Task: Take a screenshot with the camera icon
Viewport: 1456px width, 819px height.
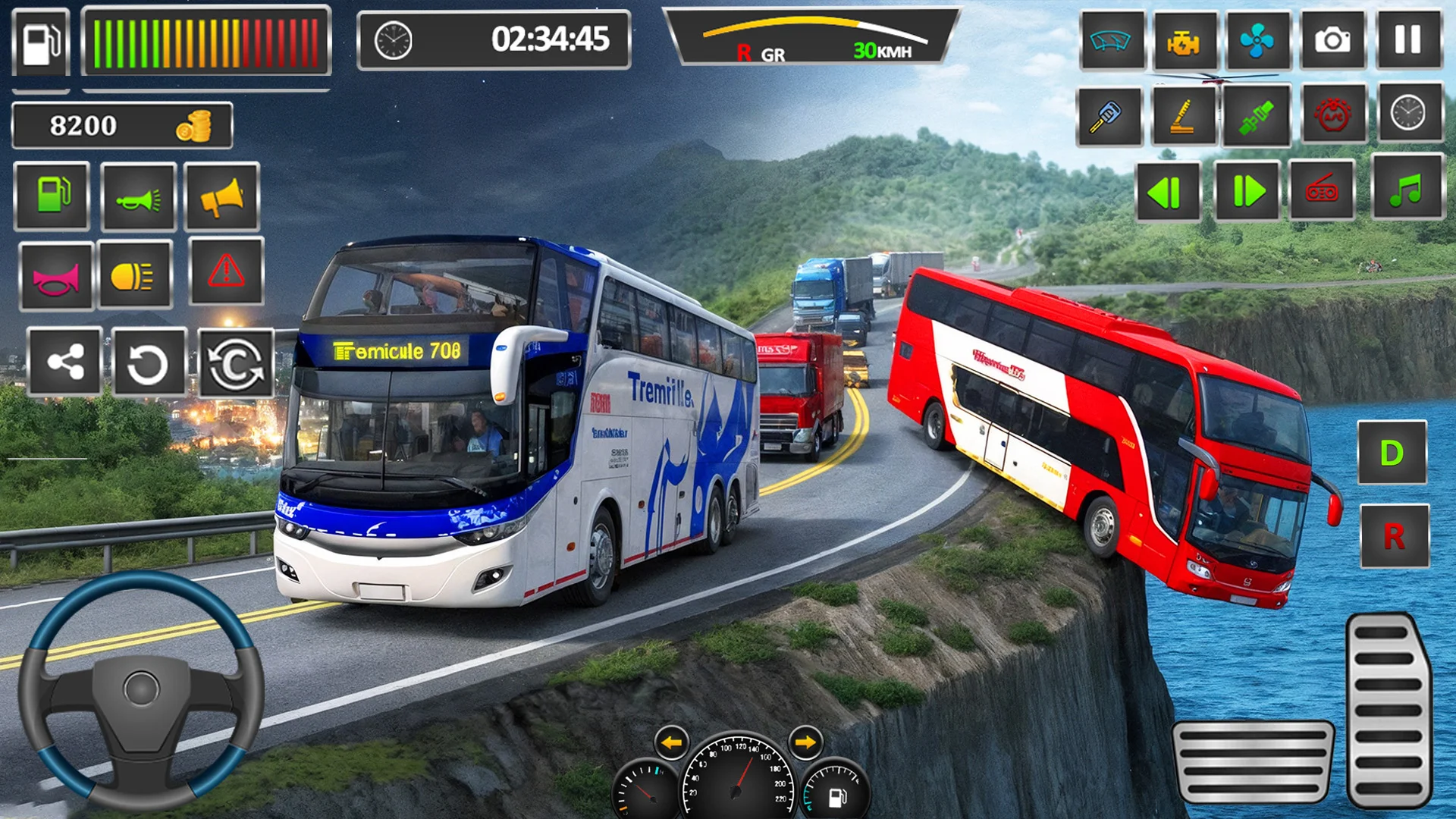Action: [1332, 39]
